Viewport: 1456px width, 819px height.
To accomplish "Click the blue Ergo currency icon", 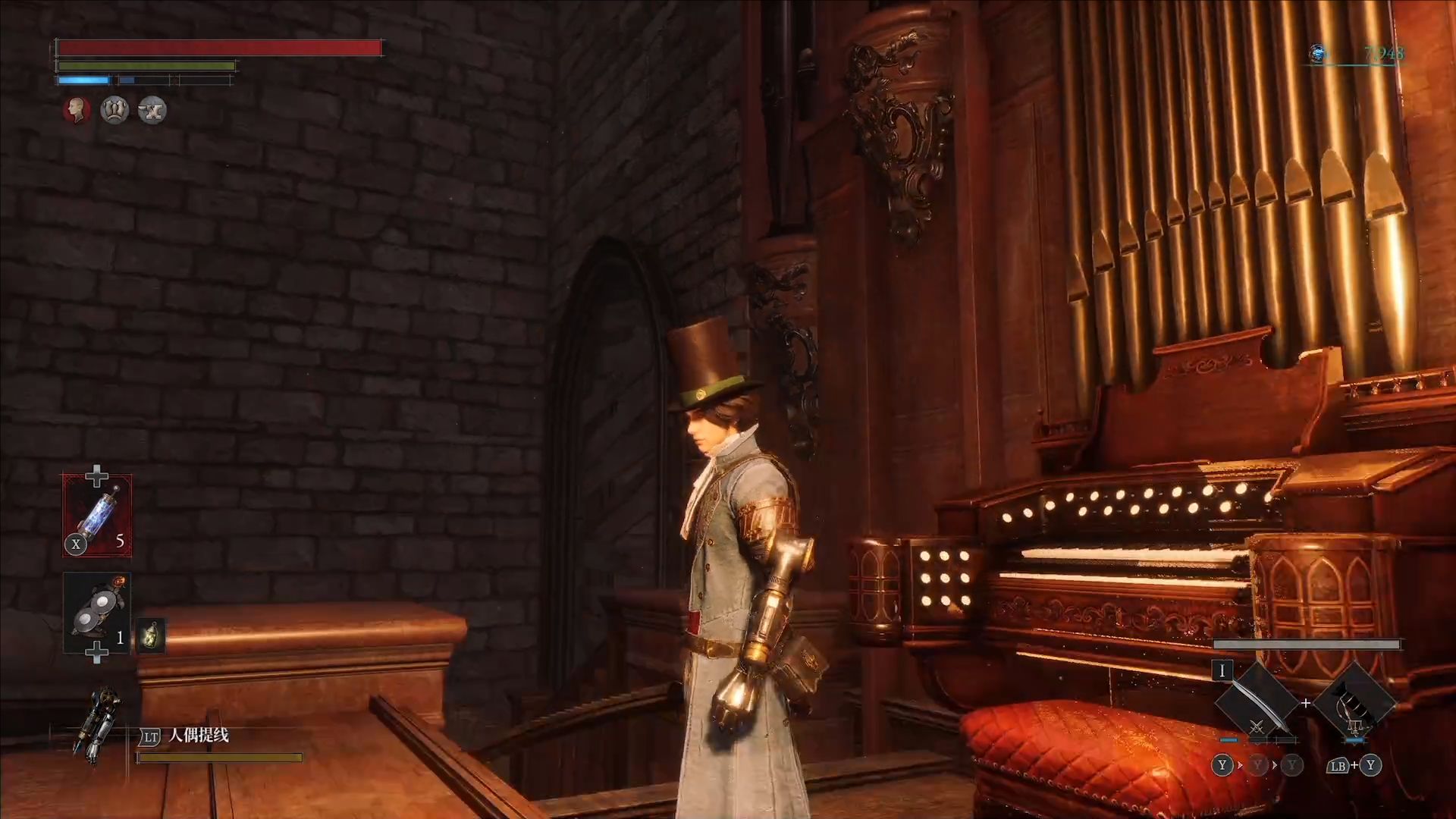I will click(1318, 53).
